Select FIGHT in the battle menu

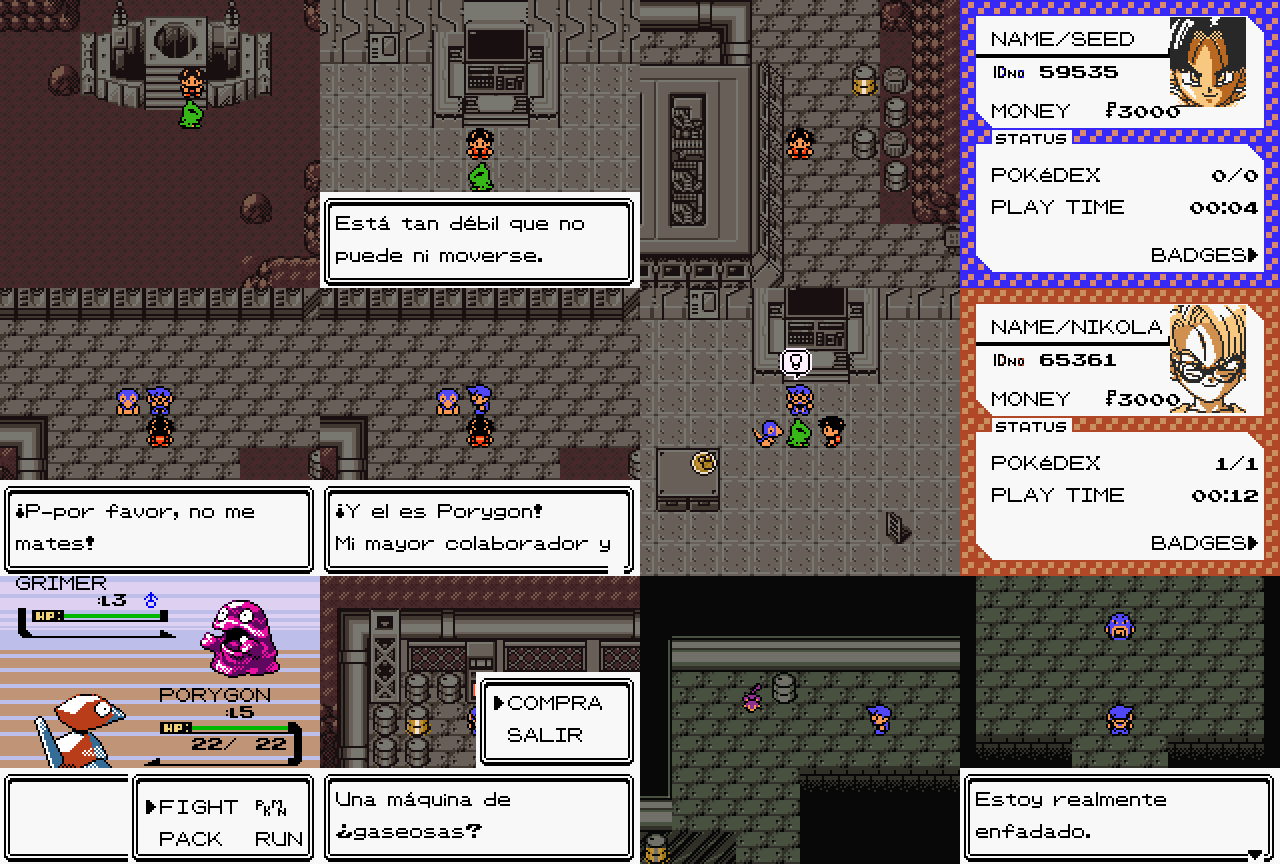pos(198,807)
